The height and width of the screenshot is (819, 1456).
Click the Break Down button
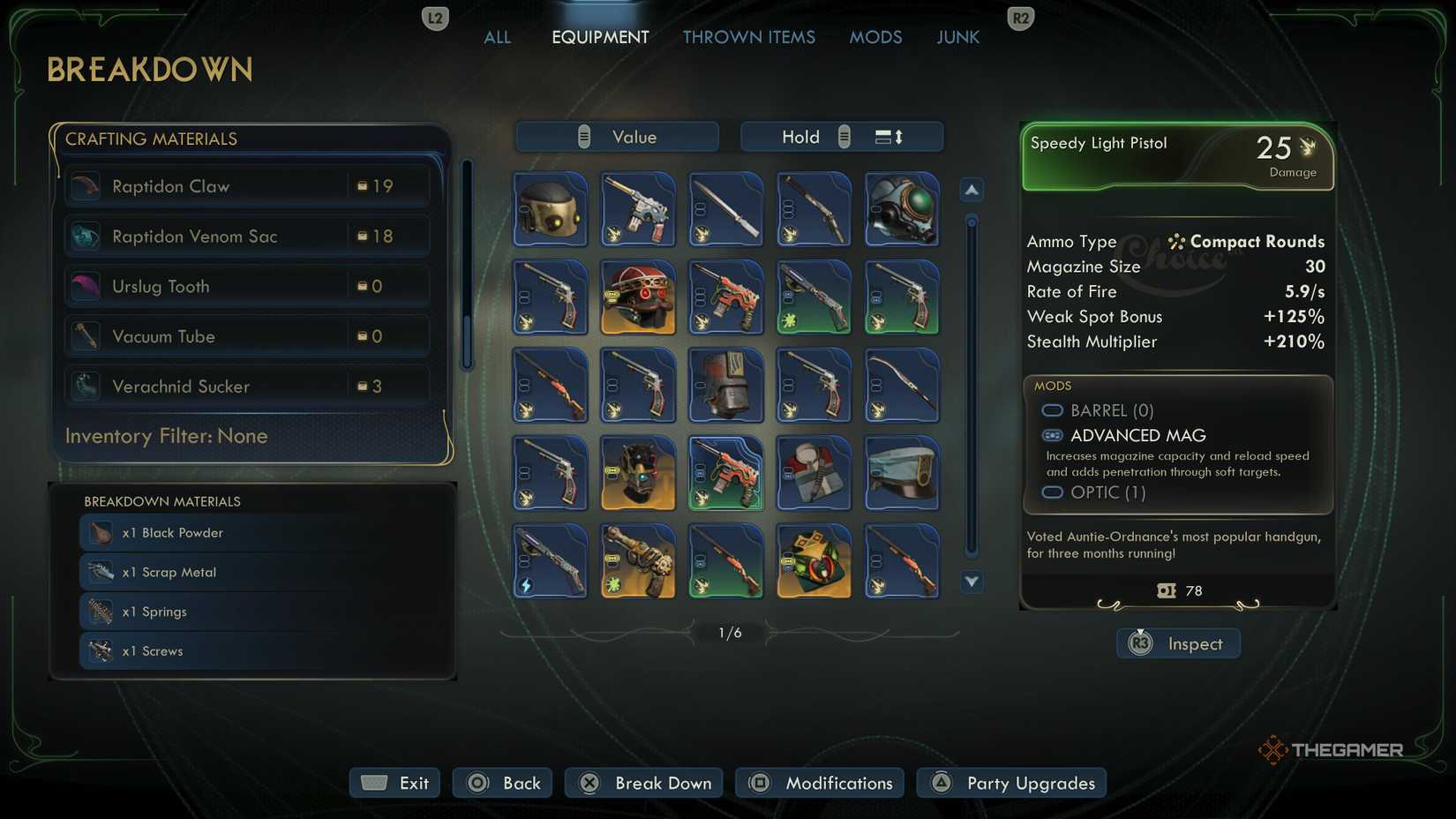tap(643, 783)
